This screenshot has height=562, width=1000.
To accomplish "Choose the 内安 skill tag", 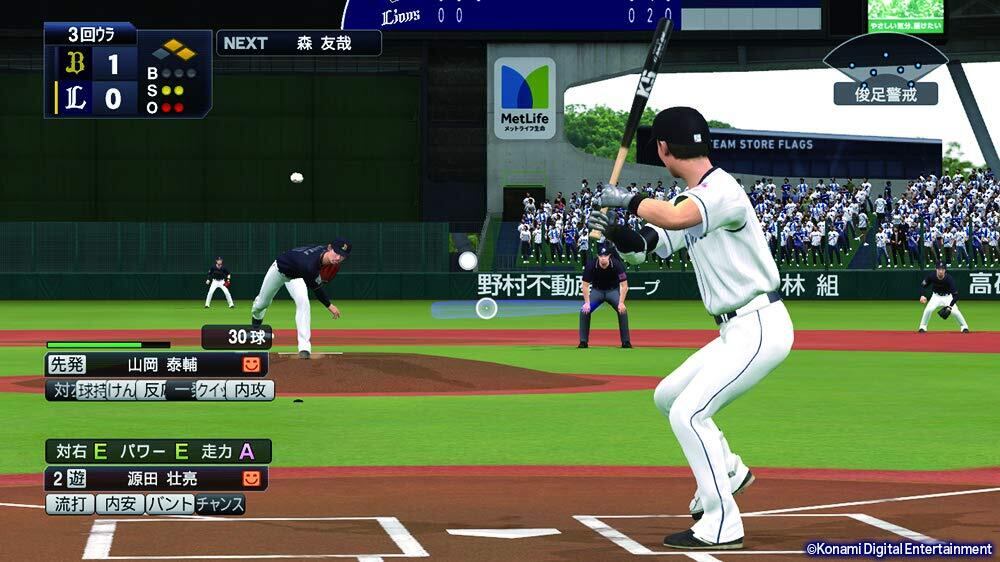I will click(120, 504).
